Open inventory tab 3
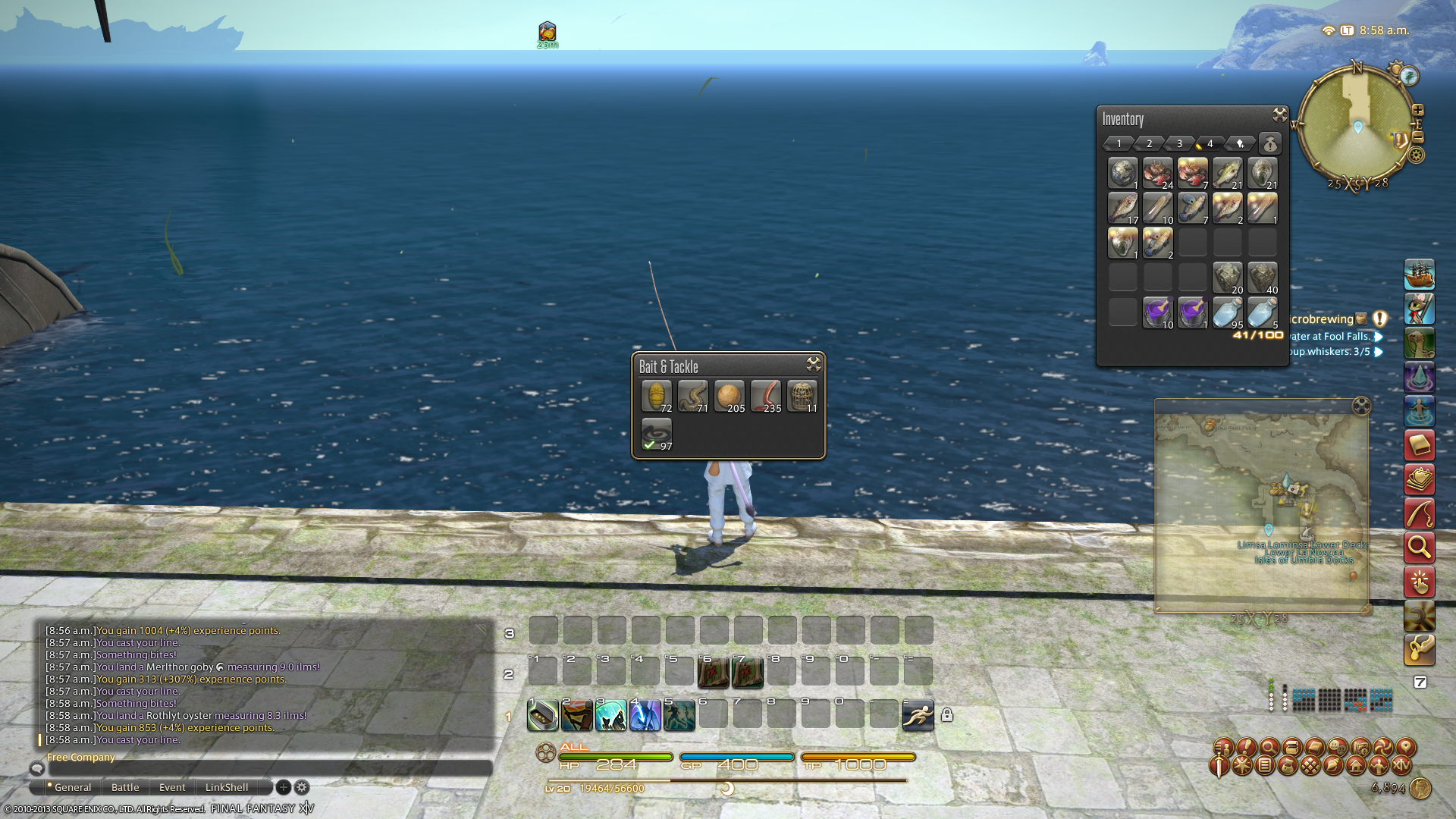 [1179, 143]
